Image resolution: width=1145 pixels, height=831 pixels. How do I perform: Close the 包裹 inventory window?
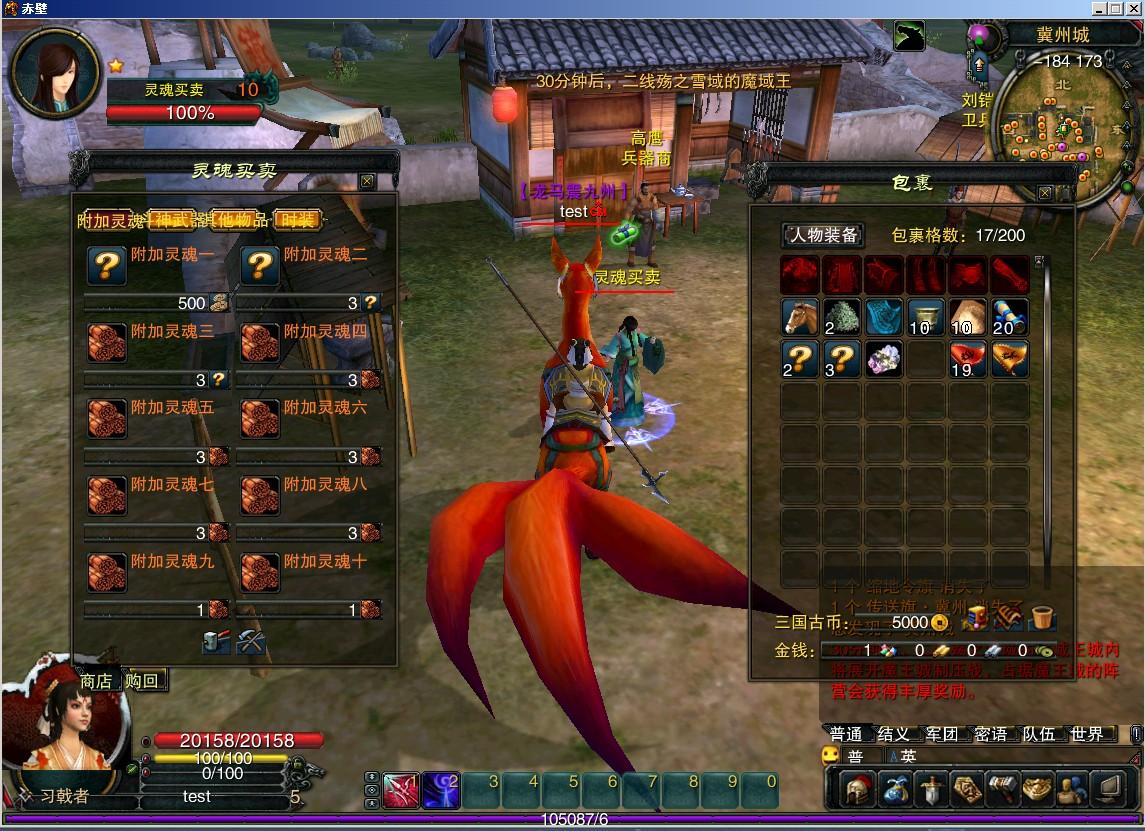(1045, 193)
